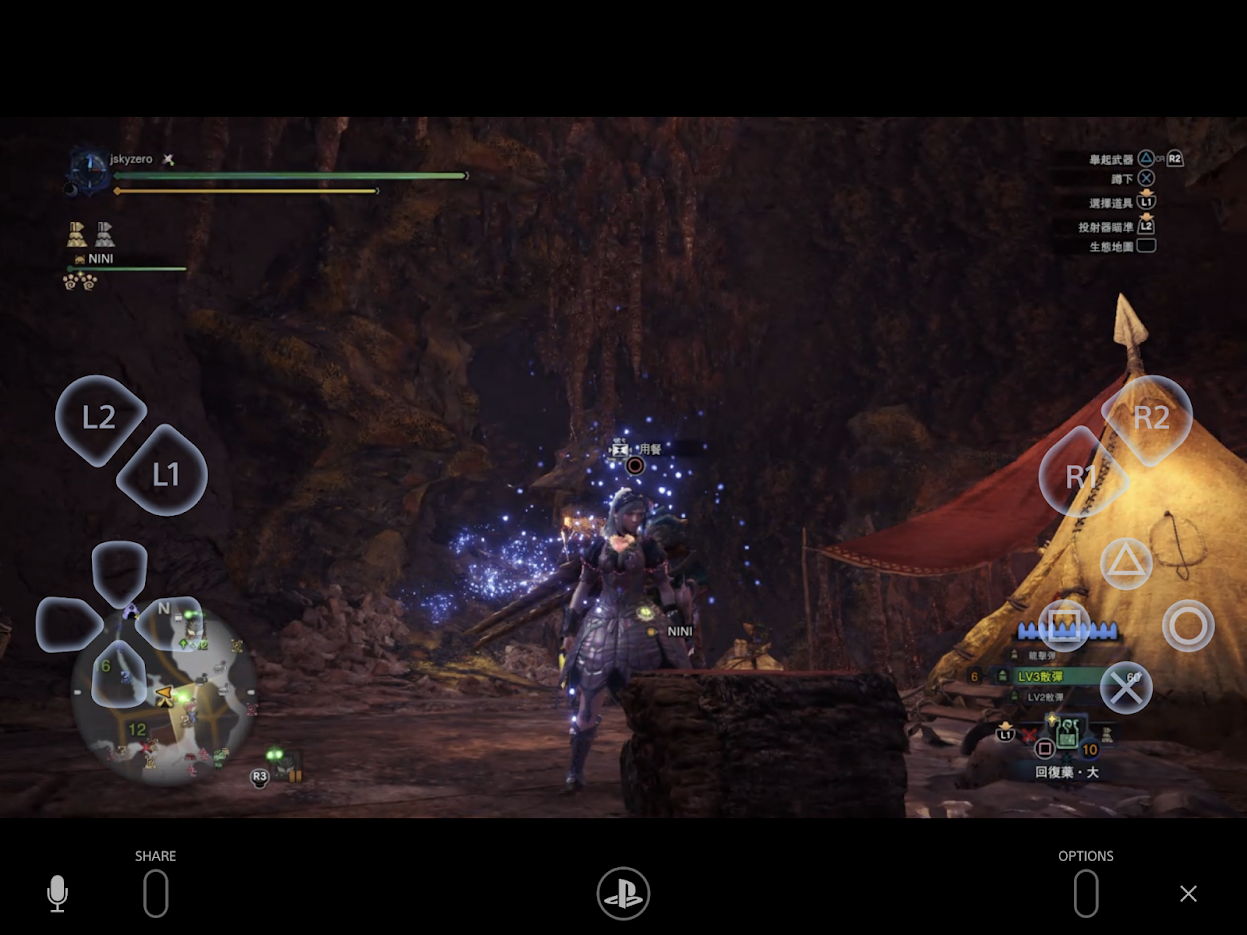Tap the d-pad left arrow
This screenshot has width=1247, height=935.
click(68, 625)
